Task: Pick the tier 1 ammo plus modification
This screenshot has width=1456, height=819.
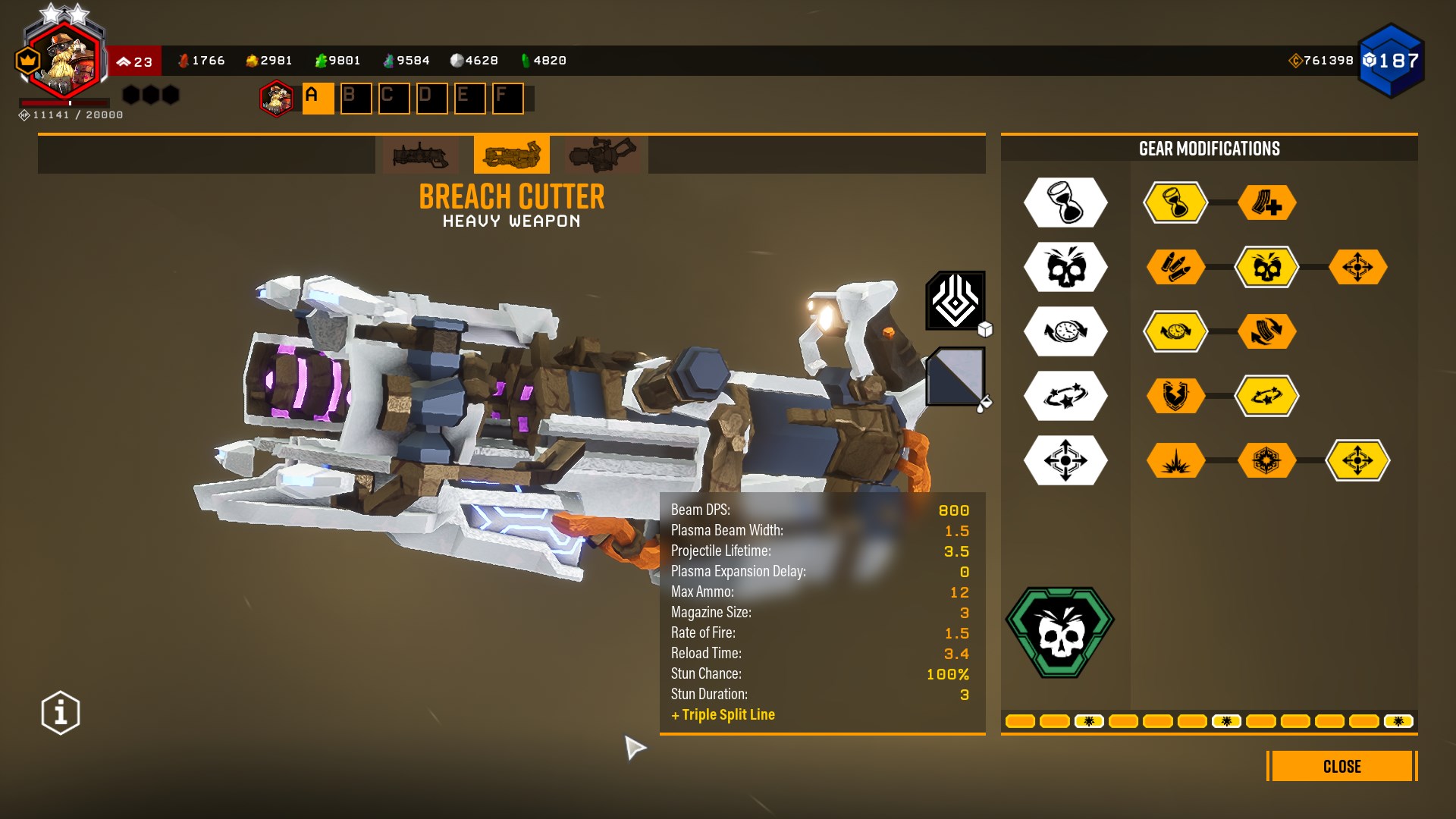Action: pos(1266,202)
